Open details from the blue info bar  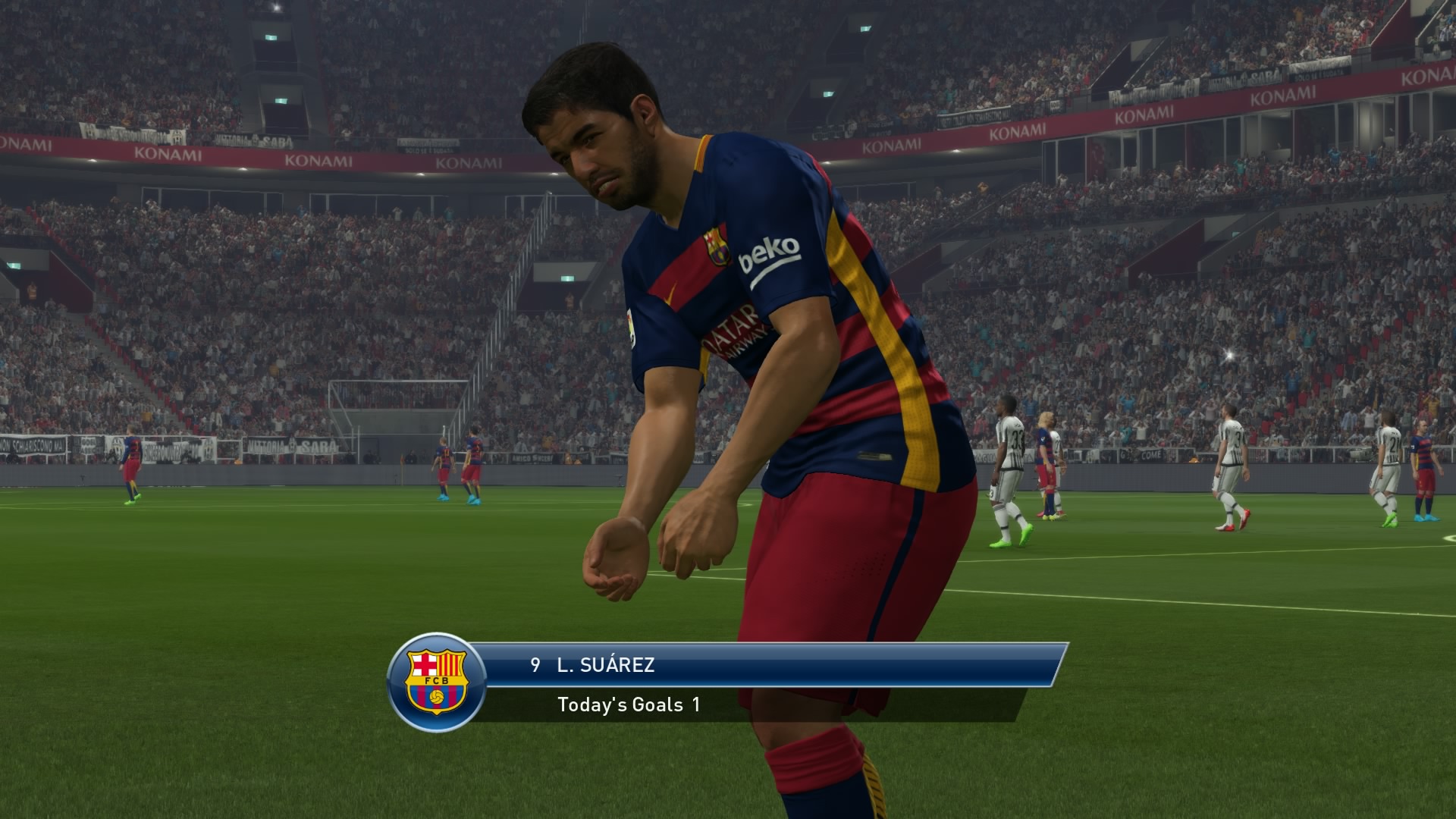pos(834,664)
